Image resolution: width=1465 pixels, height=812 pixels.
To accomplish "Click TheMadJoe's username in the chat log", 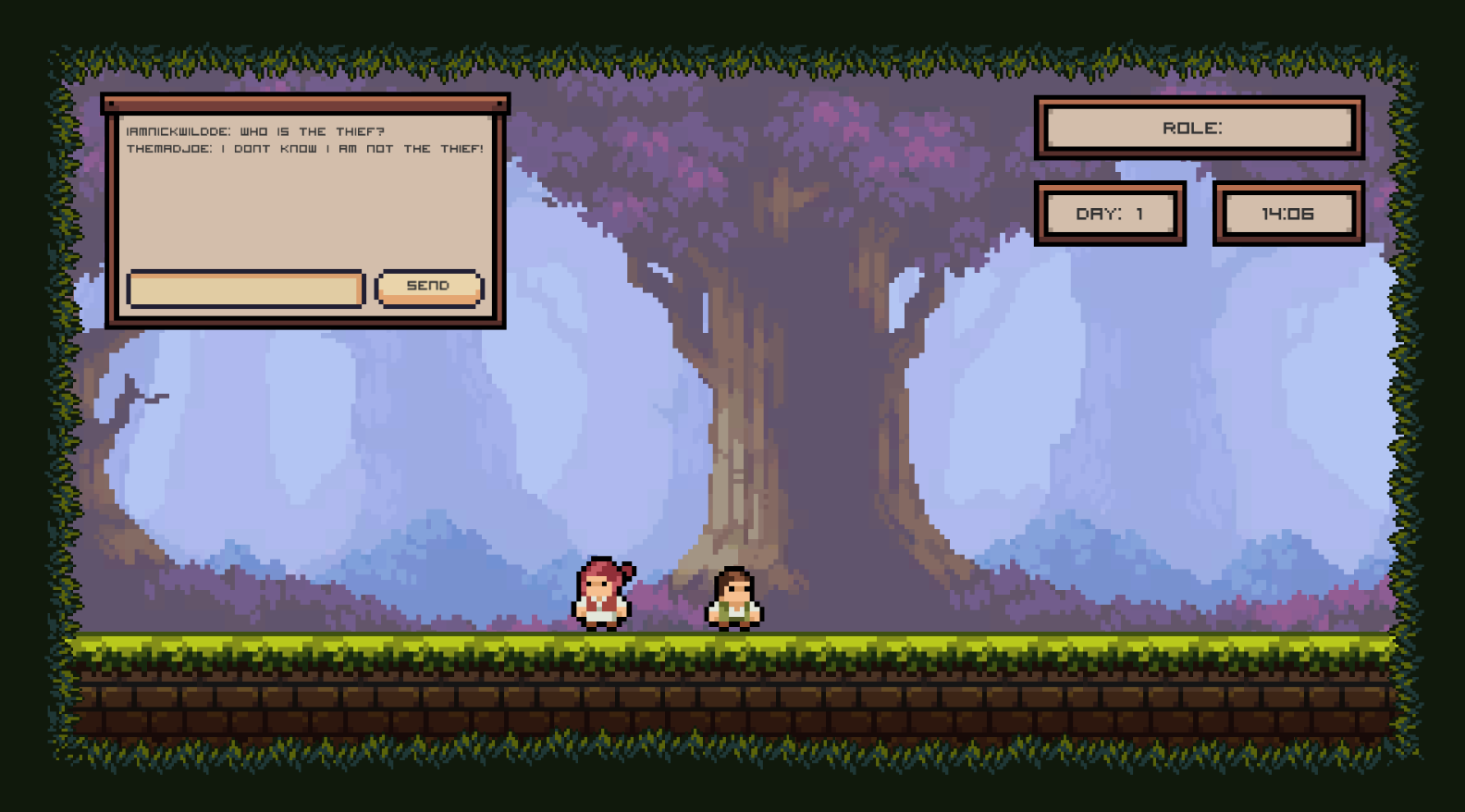I will click(x=165, y=148).
